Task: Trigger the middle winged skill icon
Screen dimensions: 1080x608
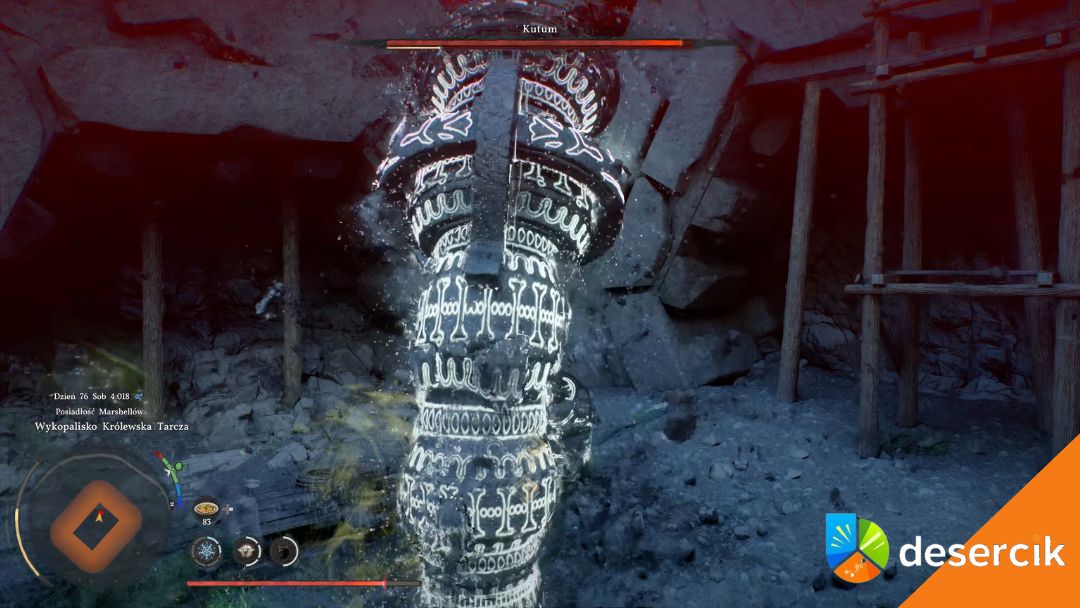Action: click(246, 551)
